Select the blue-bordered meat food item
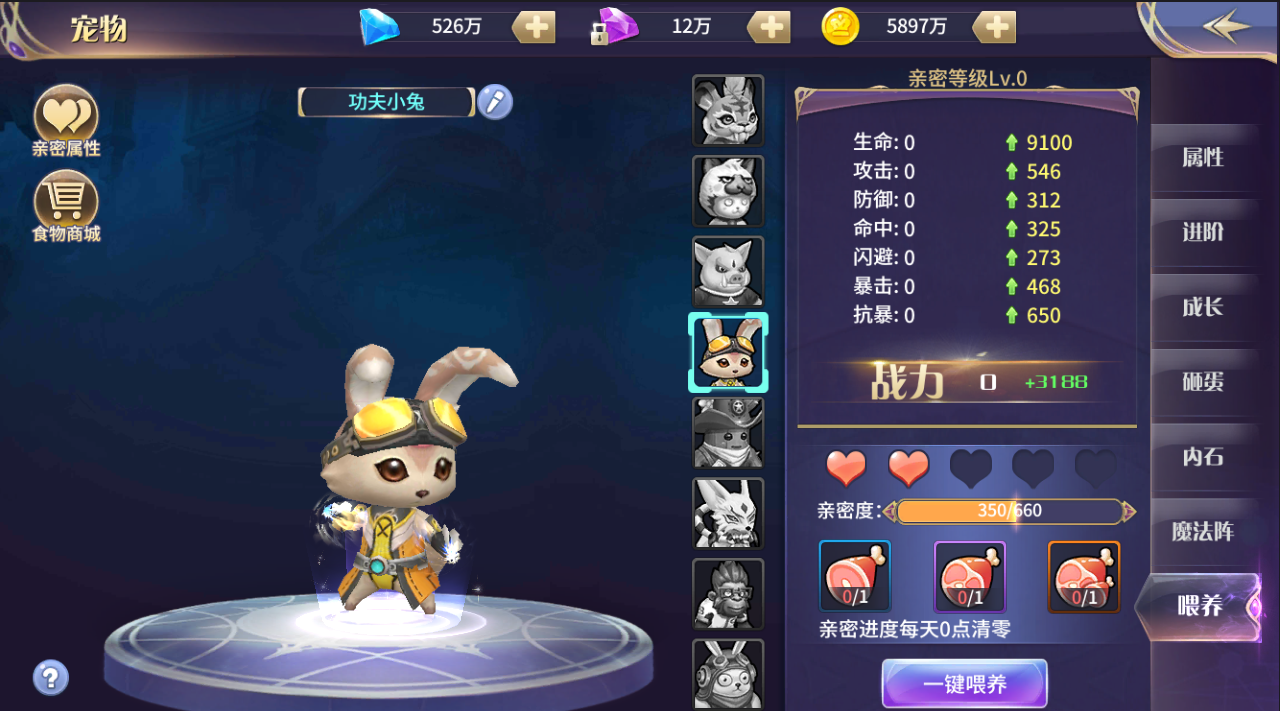The height and width of the screenshot is (711, 1280). (855, 576)
